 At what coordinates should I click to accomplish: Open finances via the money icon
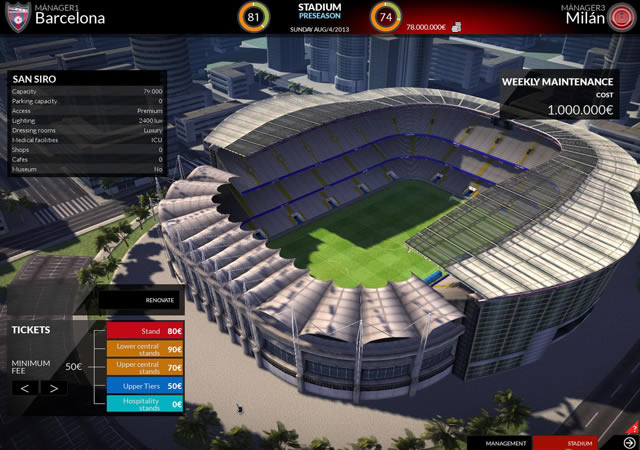coord(456,27)
